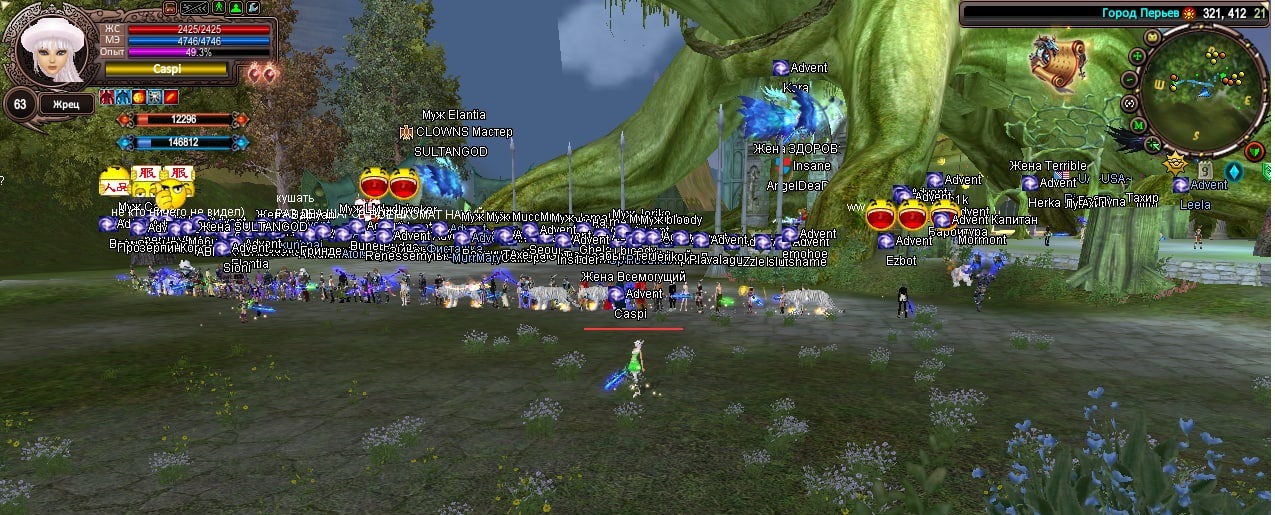Select the red figure buff icon

[x=107, y=98]
